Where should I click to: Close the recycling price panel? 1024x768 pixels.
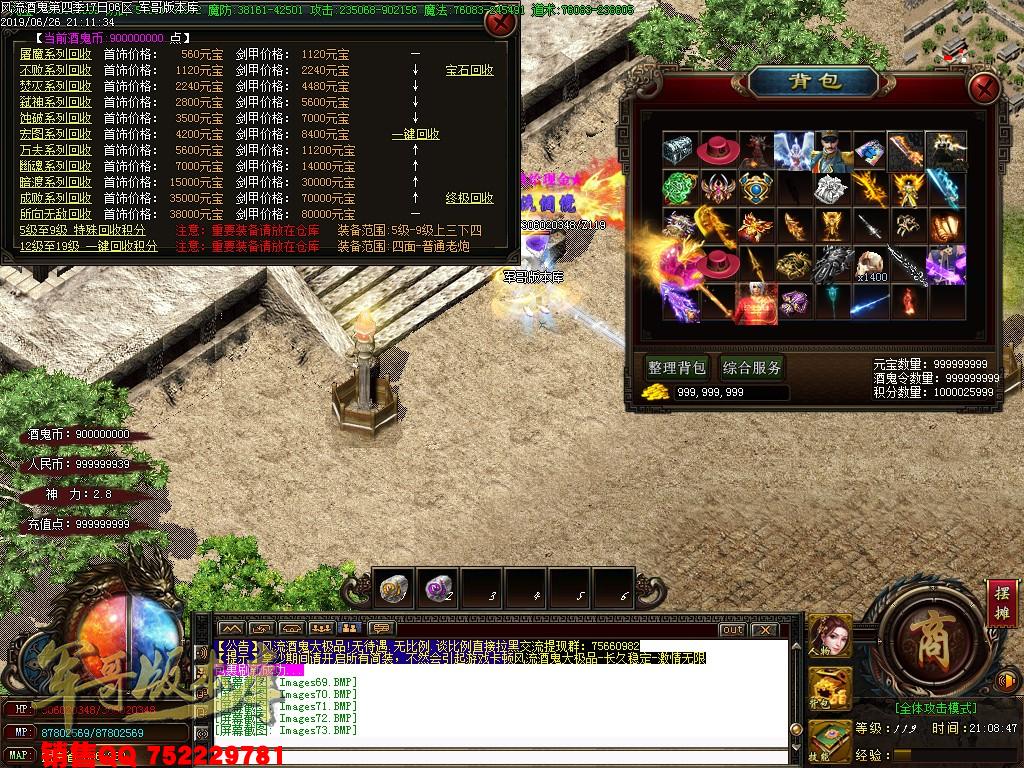point(498,22)
